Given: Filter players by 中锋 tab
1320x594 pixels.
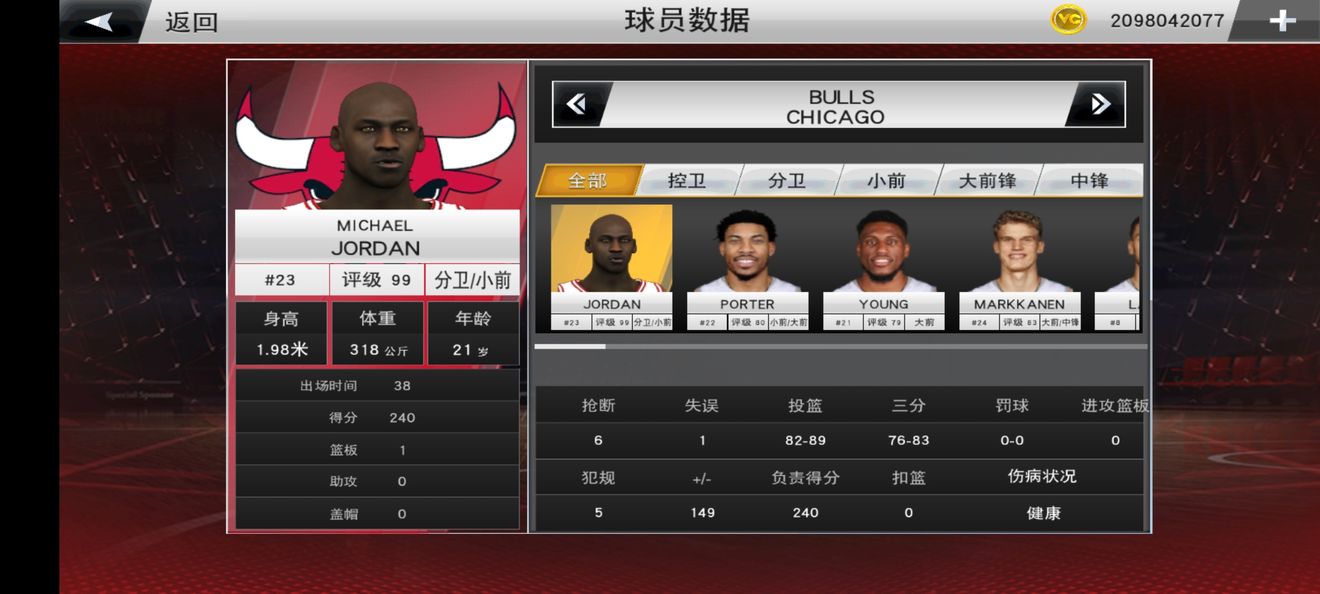Looking at the screenshot, I should pyautogui.click(x=1089, y=181).
